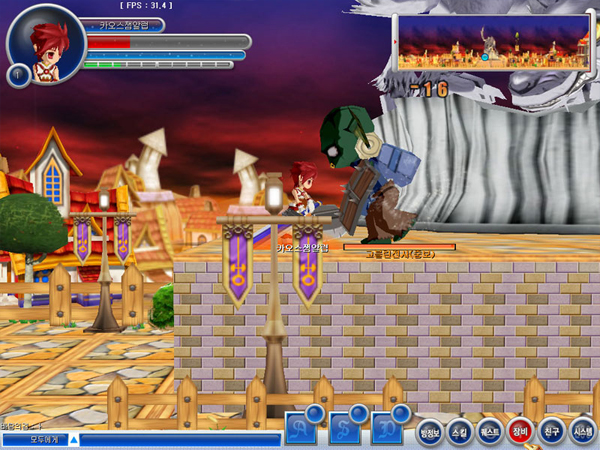Open the 스킬 skill window

459,431
